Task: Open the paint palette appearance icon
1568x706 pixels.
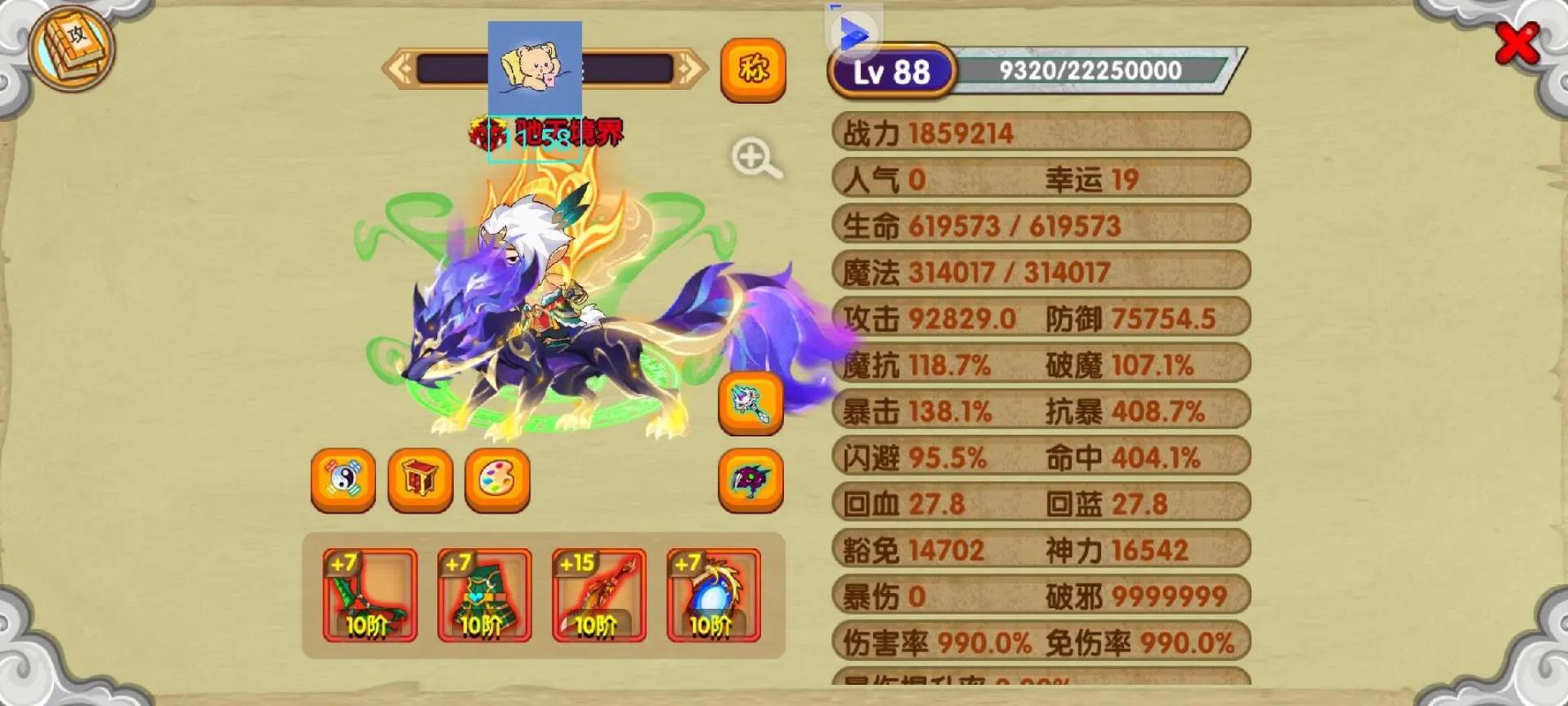Action: coord(496,481)
